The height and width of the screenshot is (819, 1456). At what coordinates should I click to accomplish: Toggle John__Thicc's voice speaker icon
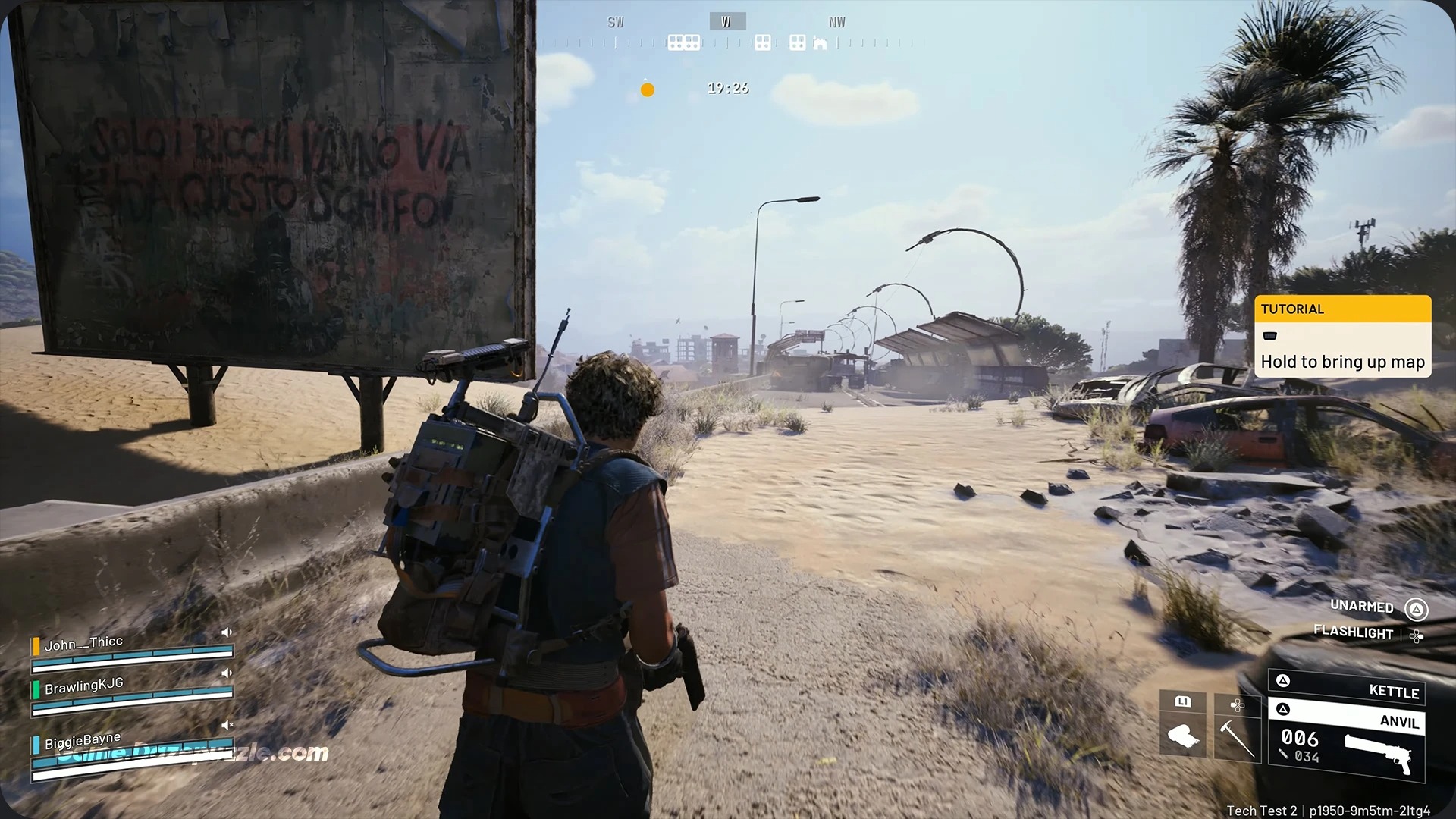tap(226, 632)
